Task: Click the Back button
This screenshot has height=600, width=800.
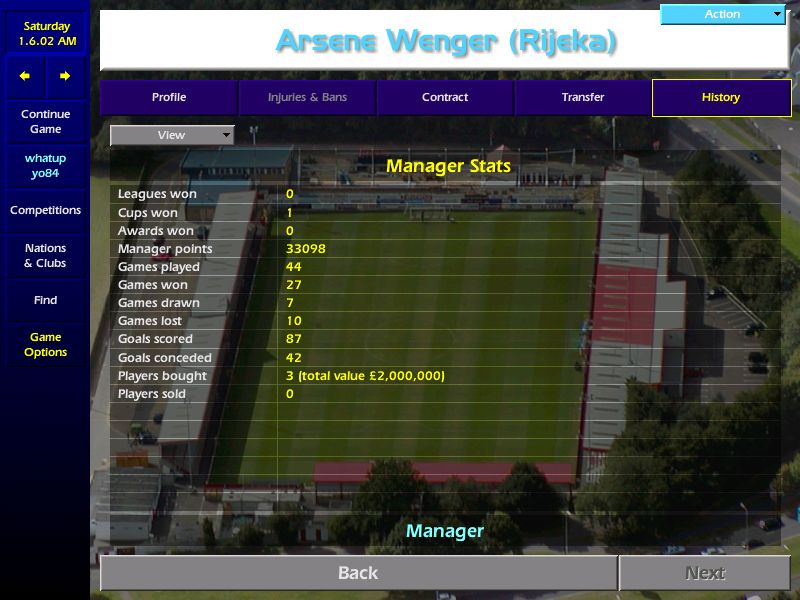Action: (x=358, y=573)
